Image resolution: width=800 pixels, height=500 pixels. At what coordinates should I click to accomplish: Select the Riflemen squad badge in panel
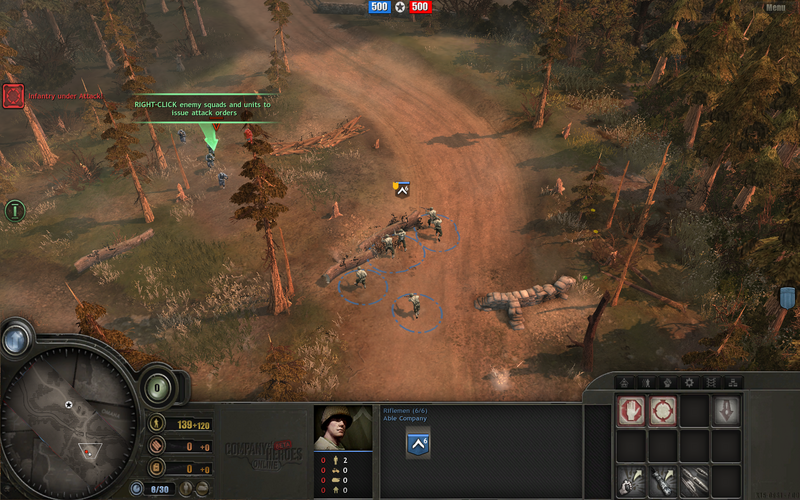418,444
